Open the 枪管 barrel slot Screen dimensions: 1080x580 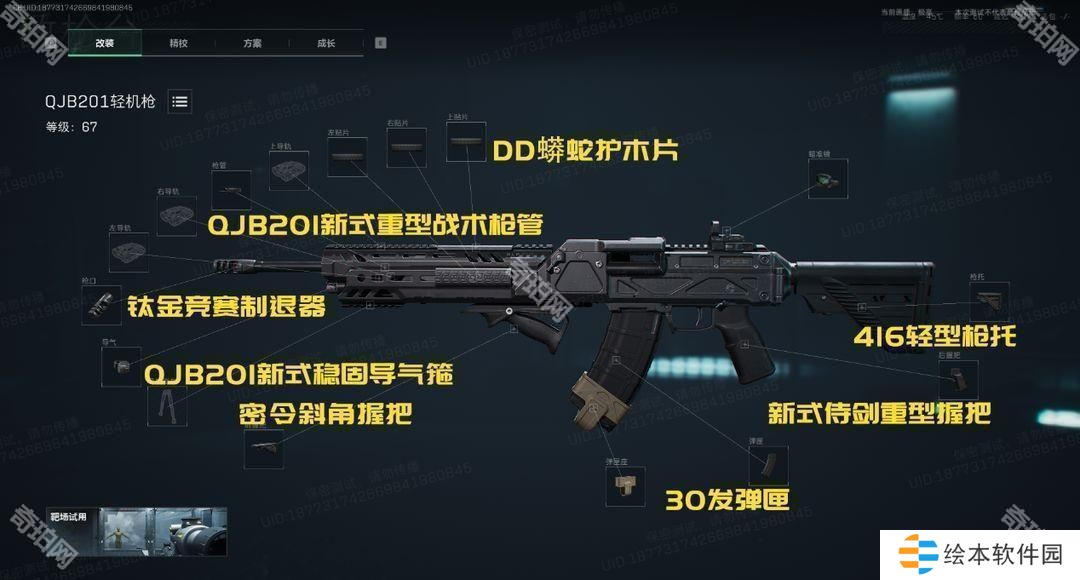(231, 189)
